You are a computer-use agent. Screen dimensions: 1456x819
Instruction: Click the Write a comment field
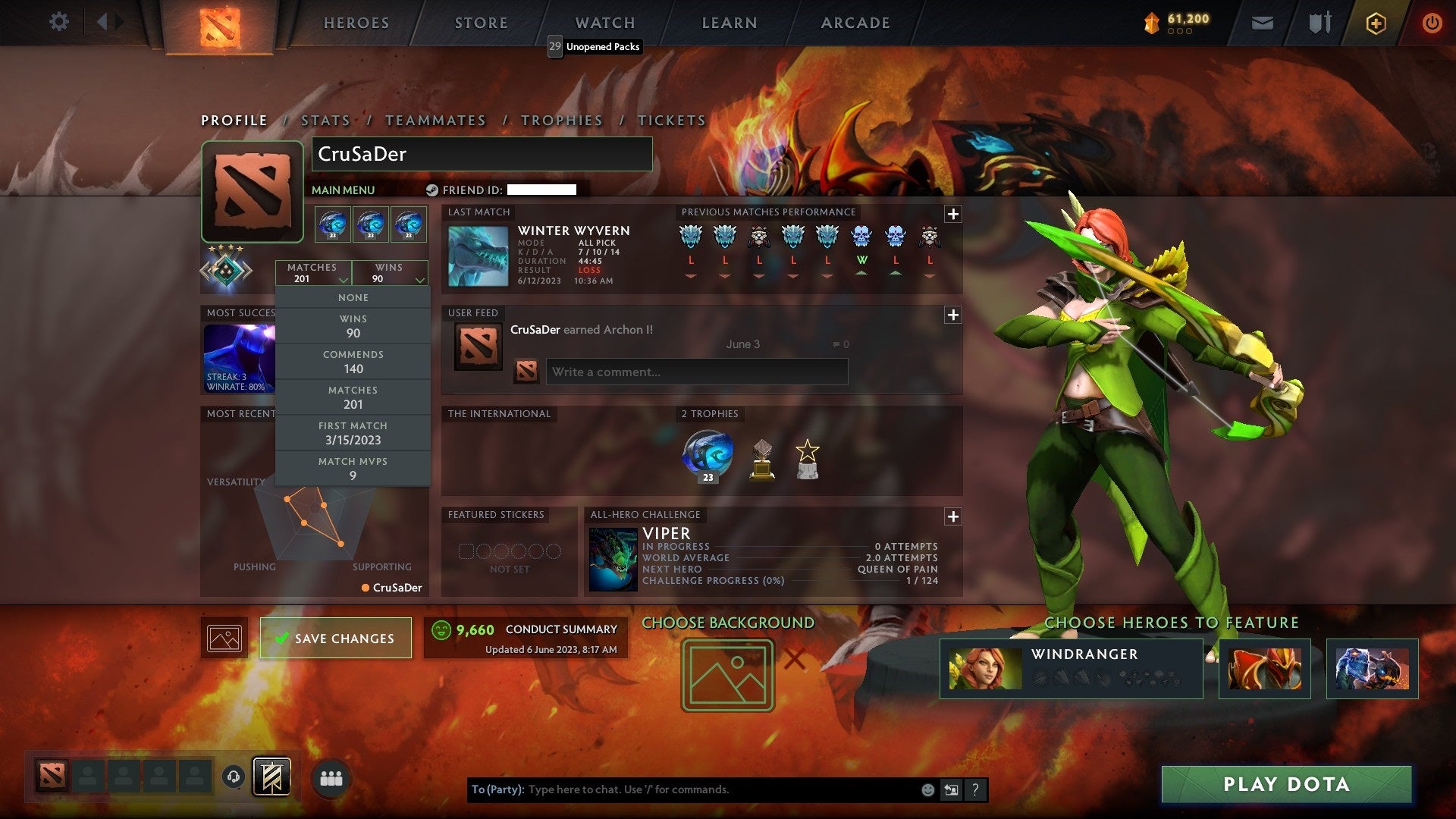[x=697, y=372]
